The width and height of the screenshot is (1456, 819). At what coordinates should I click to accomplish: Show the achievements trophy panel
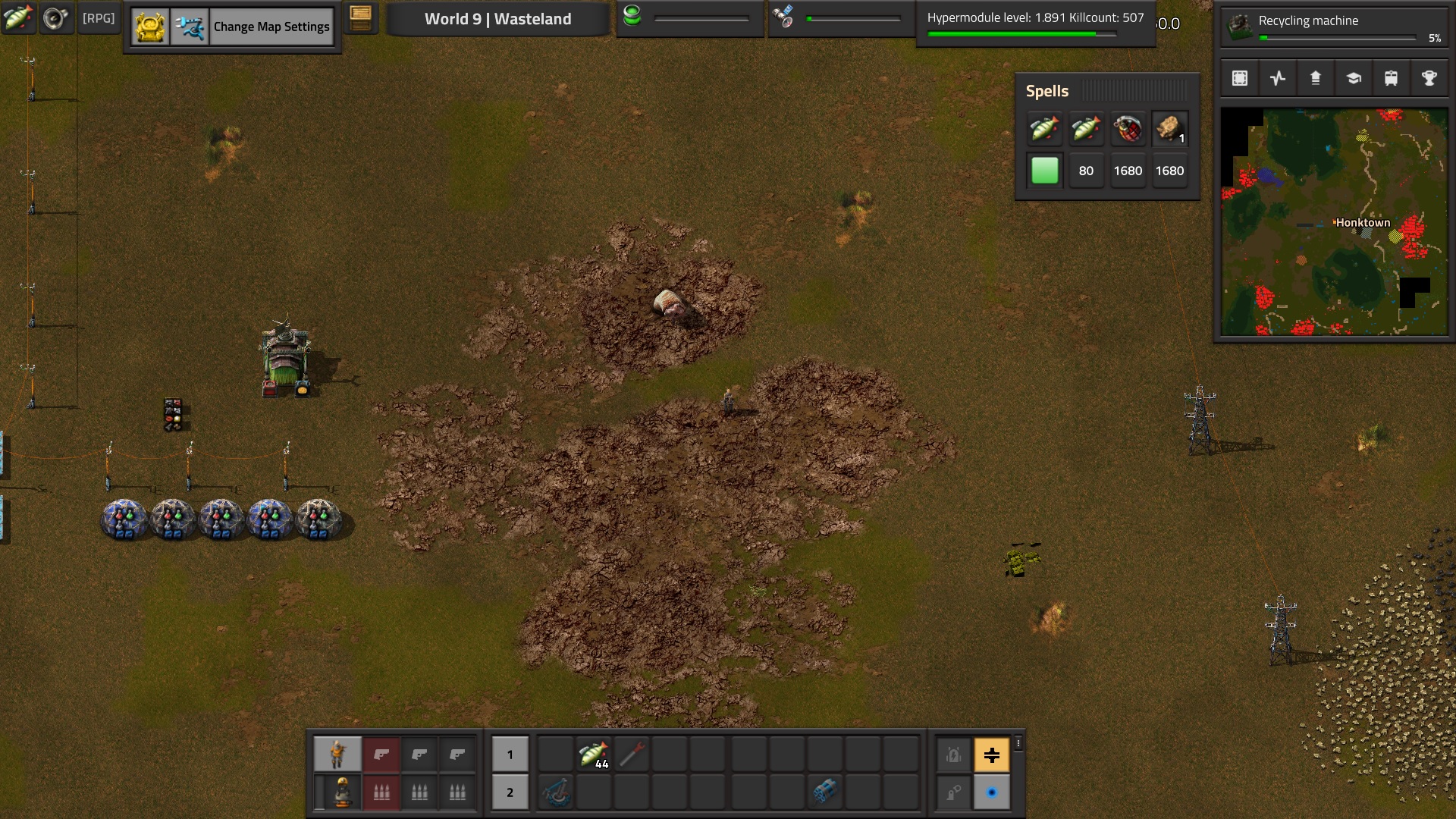[1429, 78]
